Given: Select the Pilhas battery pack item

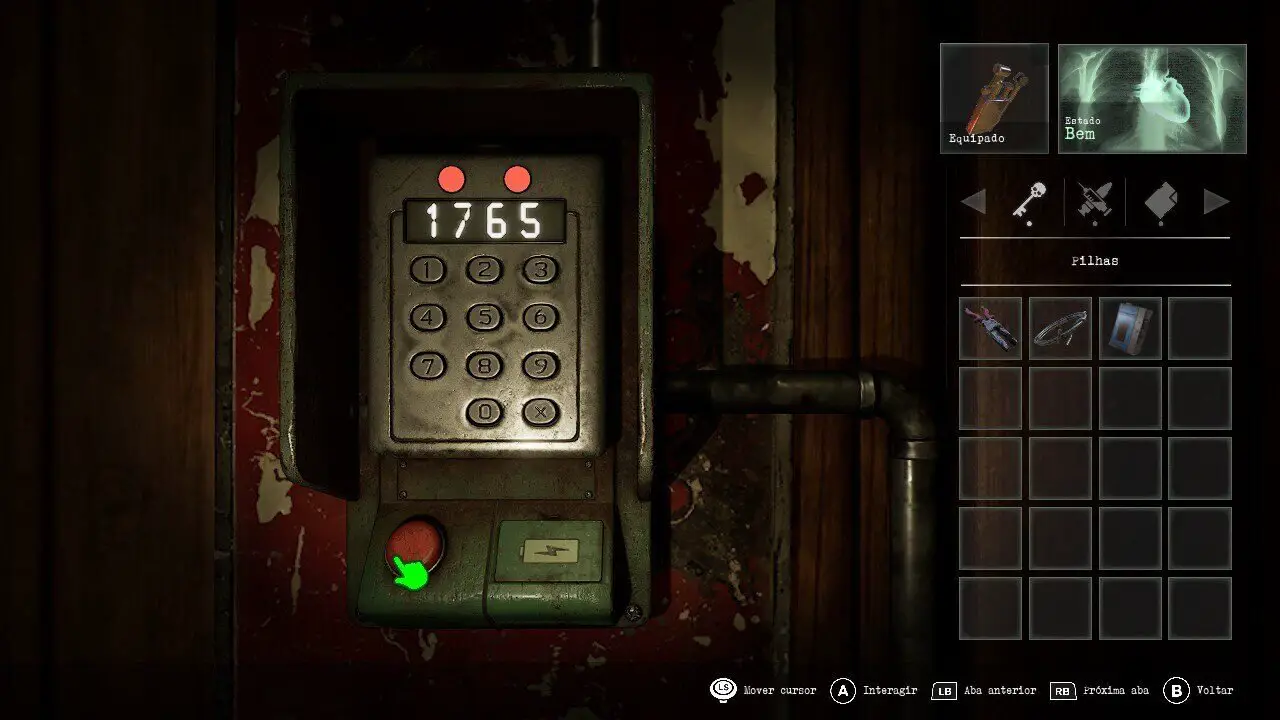Looking at the screenshot, I should click(x=1130, y=328).
